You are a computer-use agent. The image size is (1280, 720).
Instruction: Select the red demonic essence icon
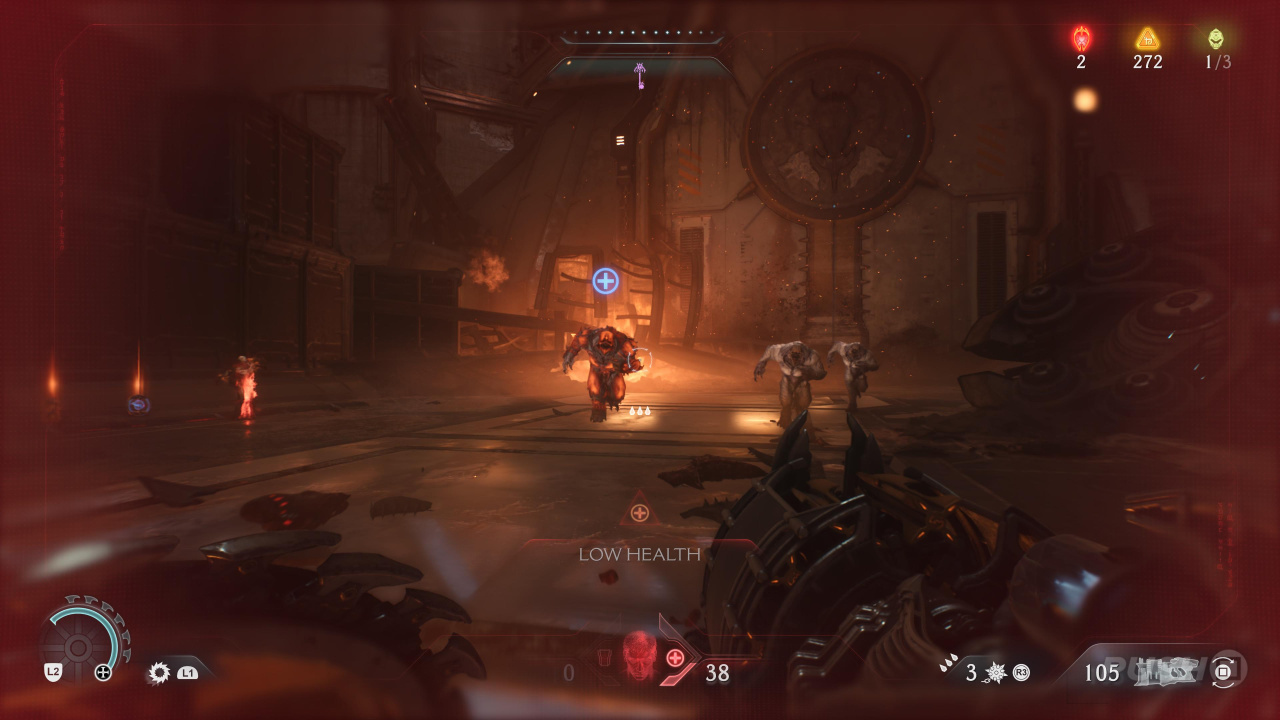pyautogui.click(x=1081, y=39)
